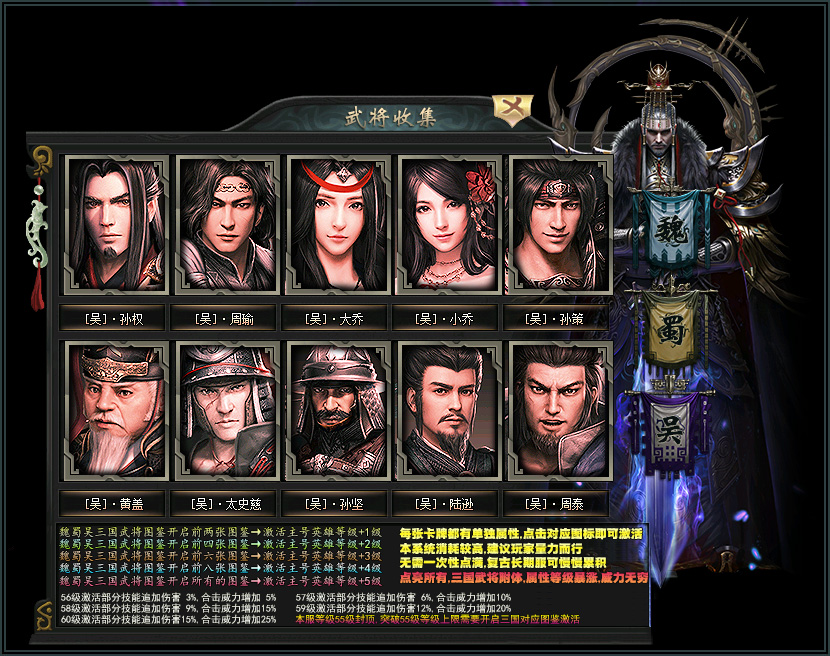830x656 pixels.
Task: Choose the 周瑜 portrait card
Action: click(x=226, y=224)
